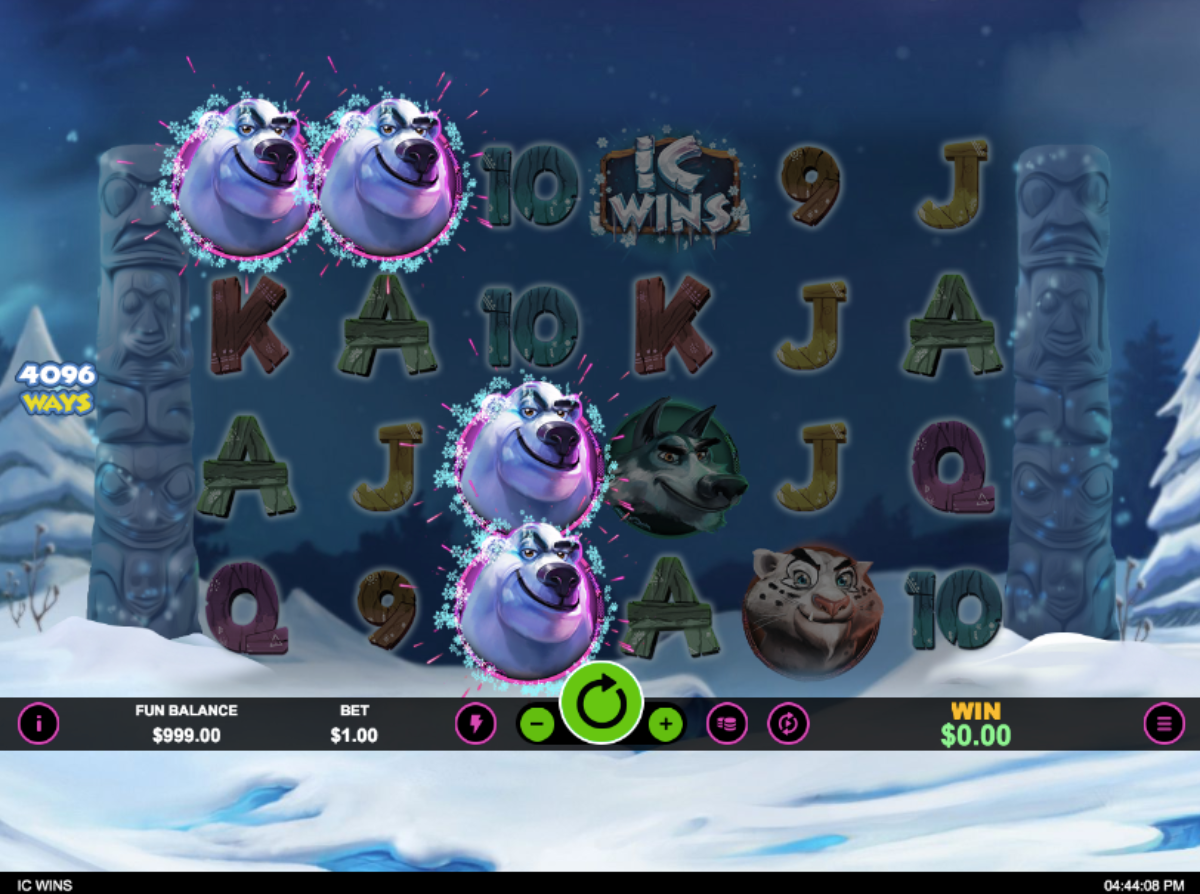Open the coin stack bet options

click(x=727, y=723)
